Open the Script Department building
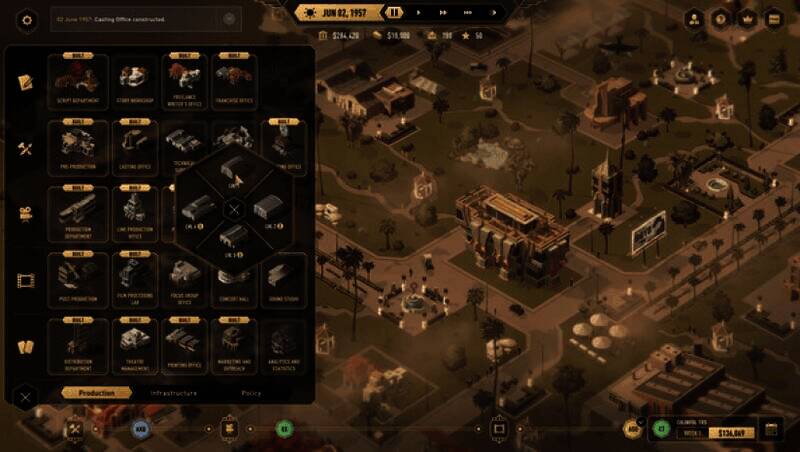 coord(77,79)
